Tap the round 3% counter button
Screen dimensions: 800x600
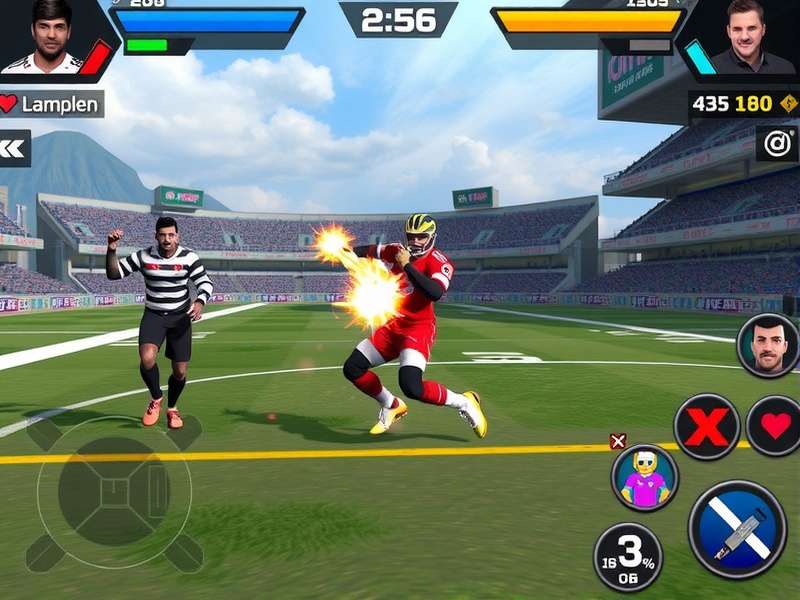628,557
